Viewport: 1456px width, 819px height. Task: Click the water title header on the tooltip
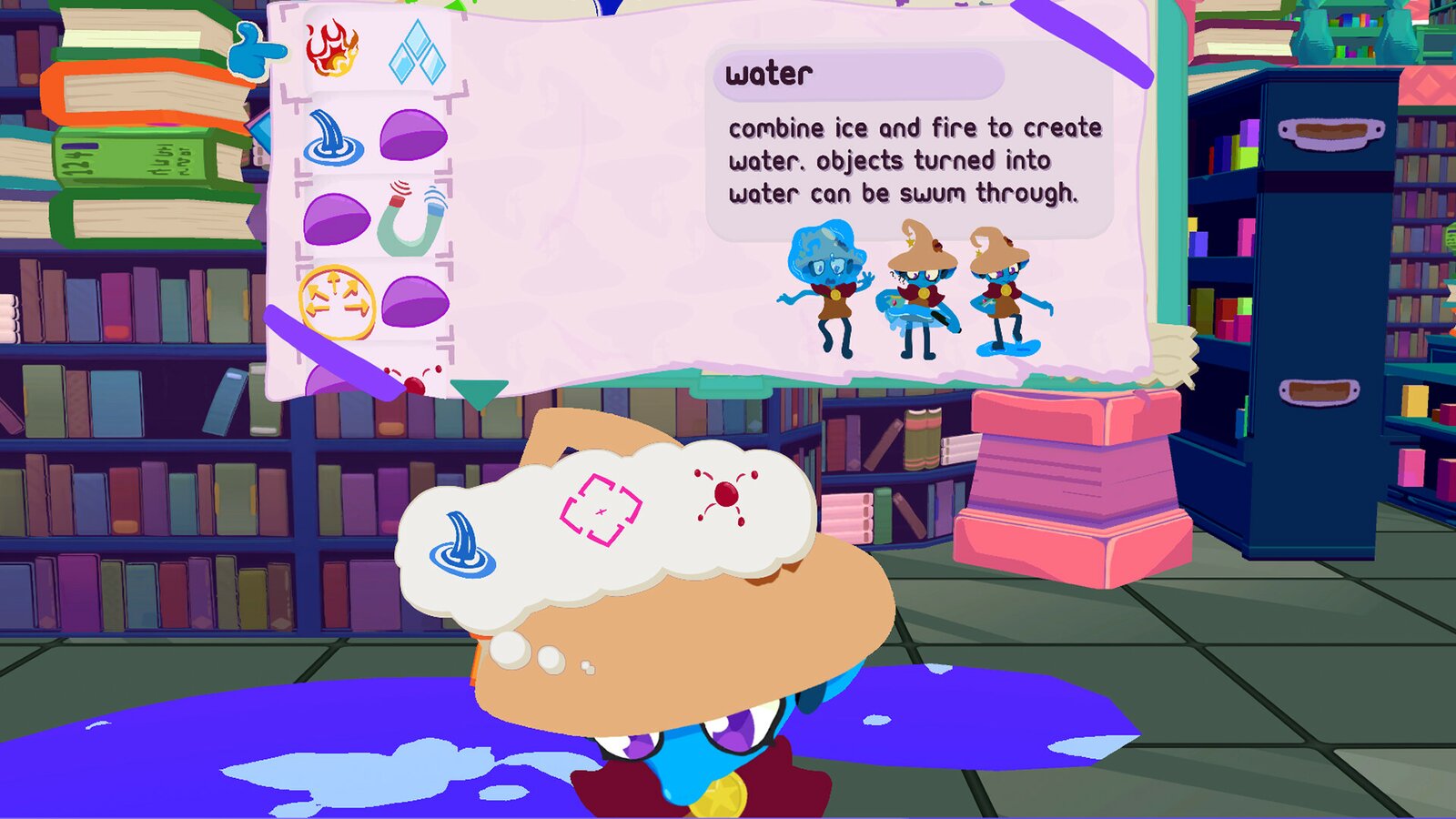[769, 73]
